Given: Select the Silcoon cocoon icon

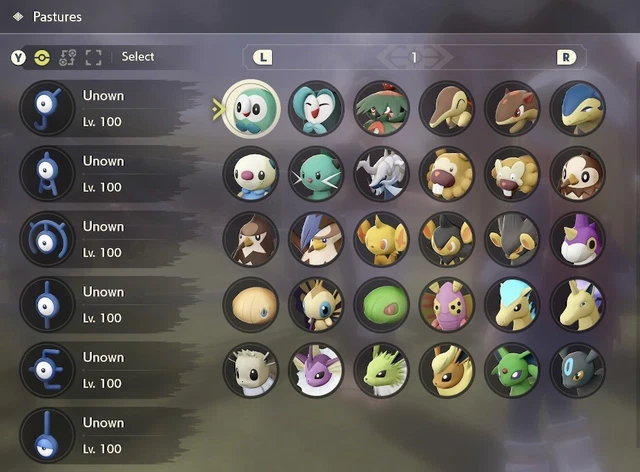Looking at the screenshot, I should pos(250,305).
